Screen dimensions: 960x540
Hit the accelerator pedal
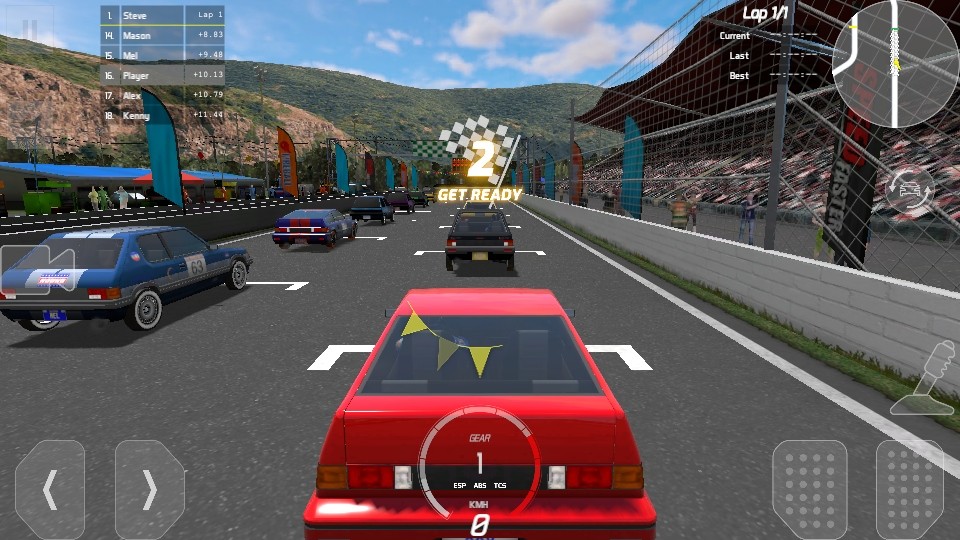[909, 490]
